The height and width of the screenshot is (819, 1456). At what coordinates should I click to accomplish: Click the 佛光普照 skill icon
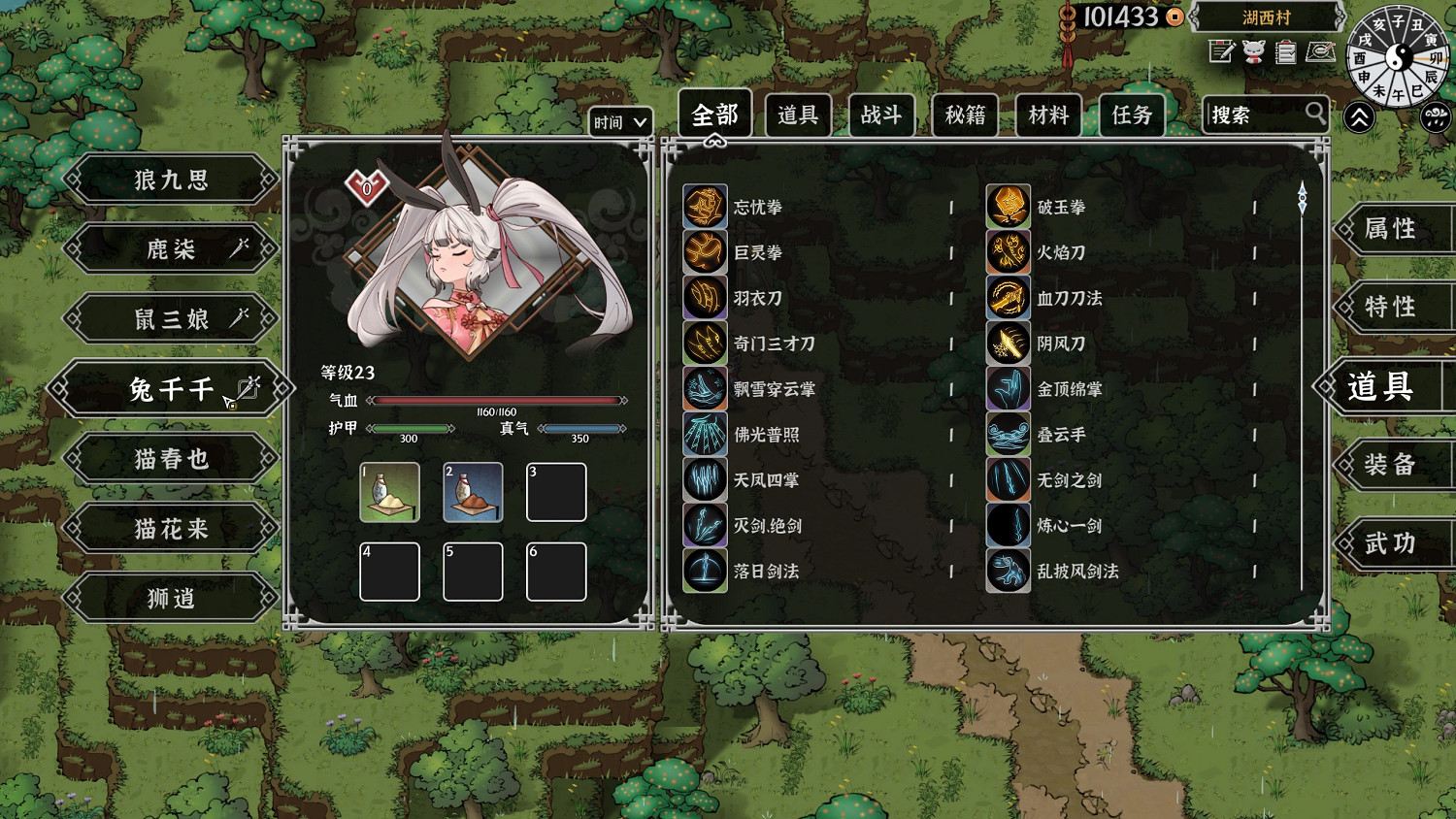[704, 435]
